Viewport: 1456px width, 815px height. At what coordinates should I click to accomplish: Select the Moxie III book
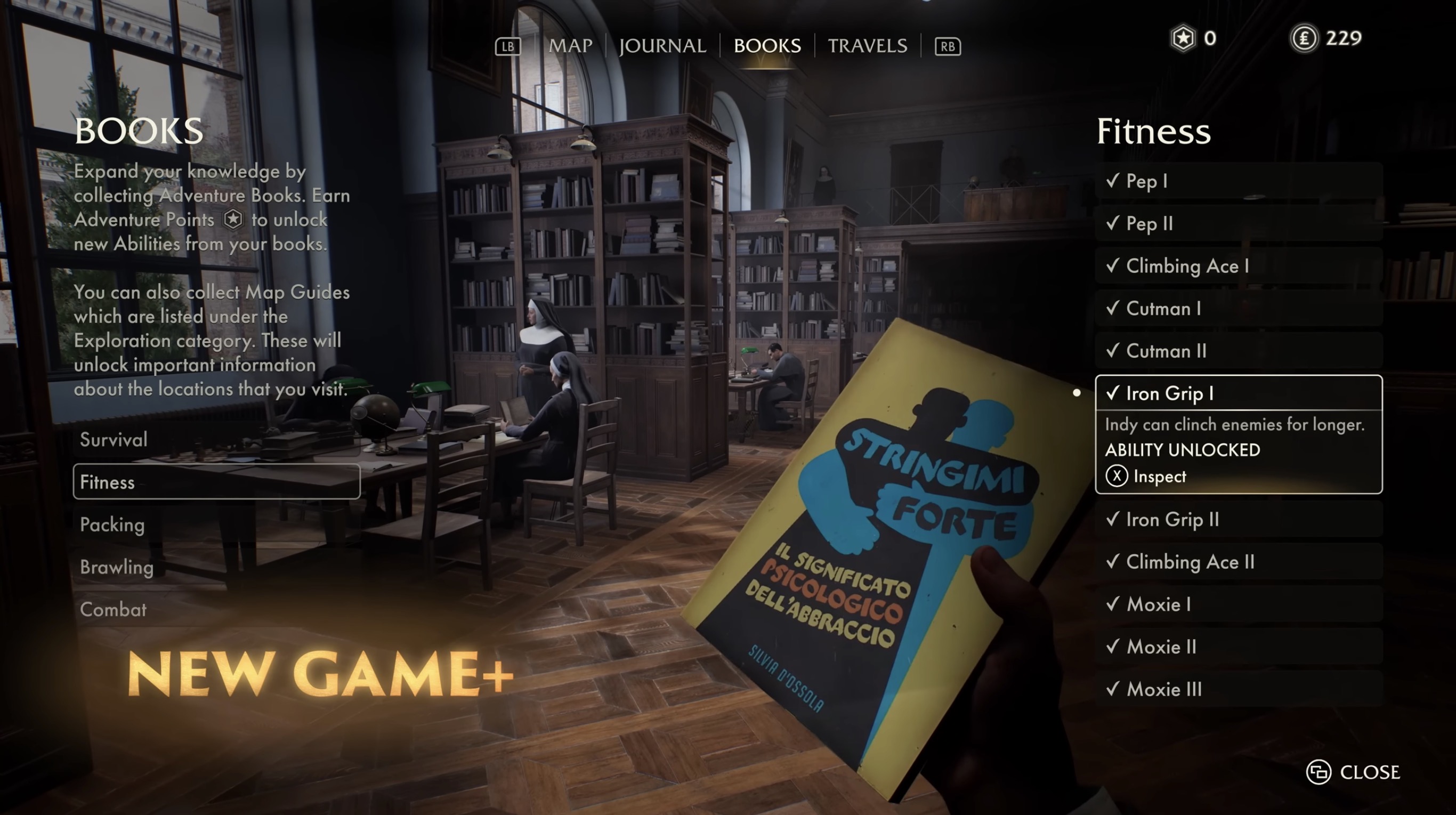[1238, 688]
